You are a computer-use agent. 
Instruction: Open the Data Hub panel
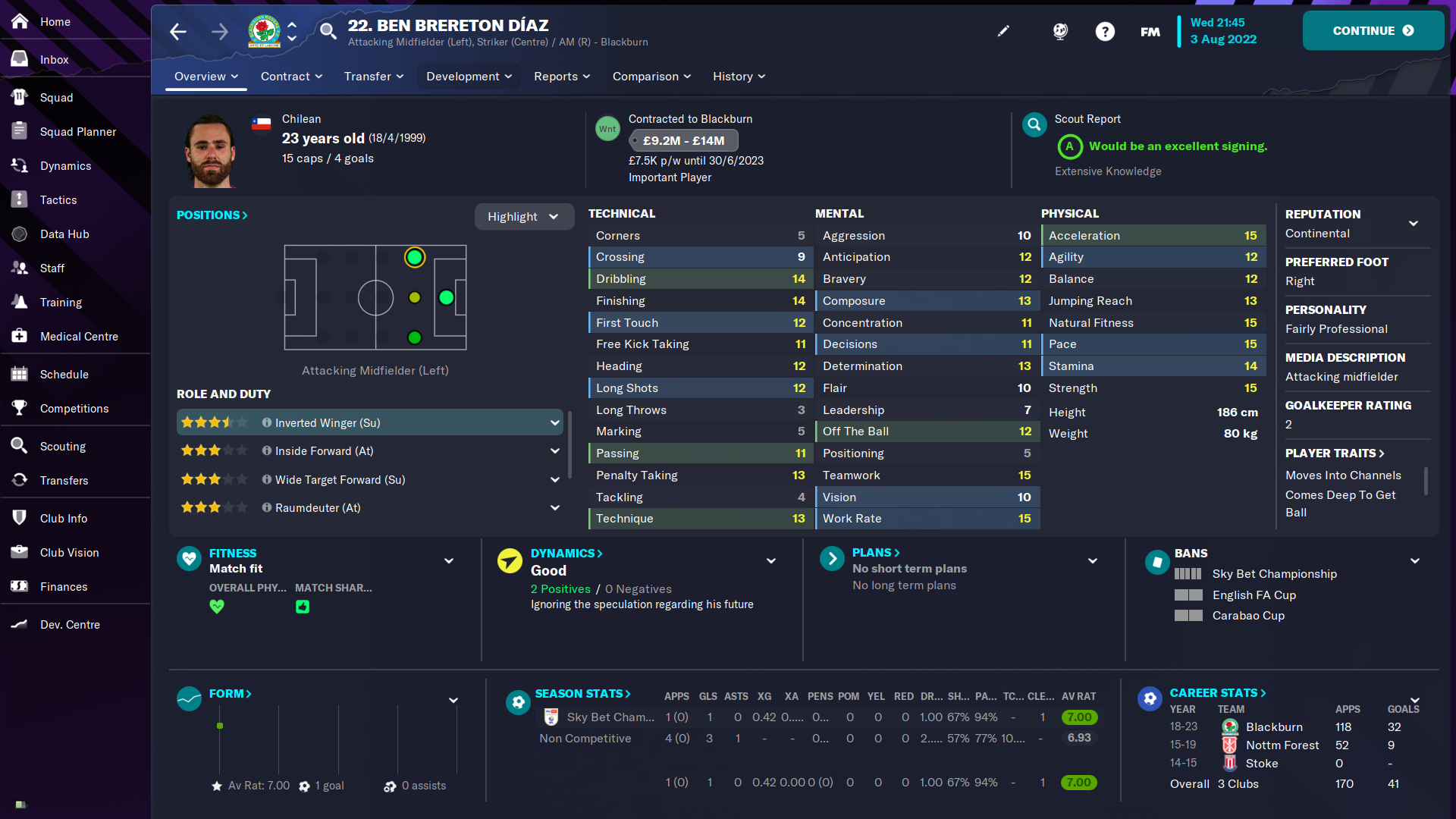(x=20, y=234)
